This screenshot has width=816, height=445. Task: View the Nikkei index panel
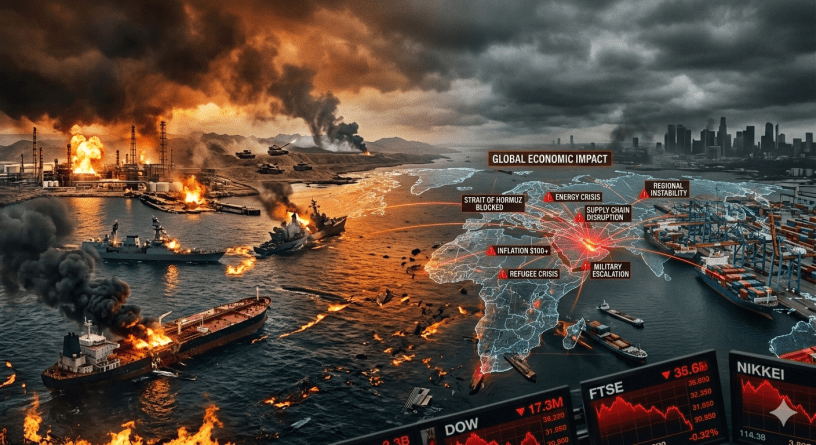(x=773, y=395)
